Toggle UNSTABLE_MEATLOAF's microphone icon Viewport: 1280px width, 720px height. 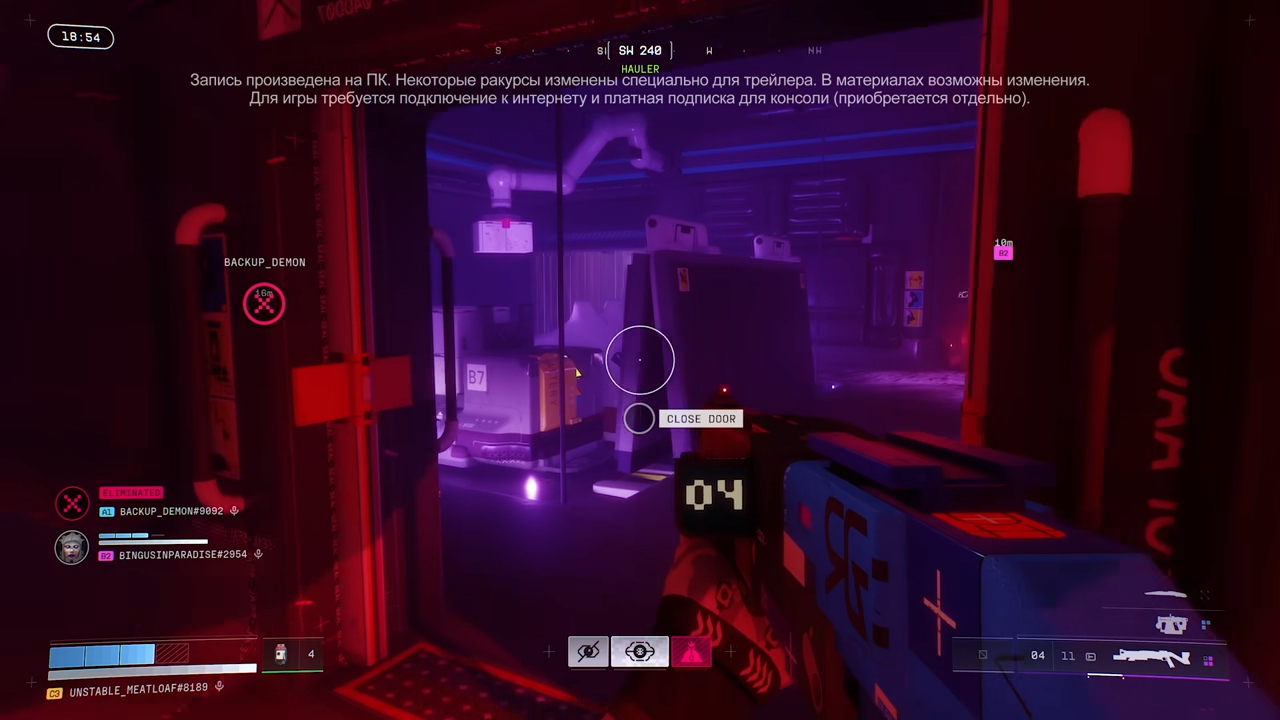point(219,687)
